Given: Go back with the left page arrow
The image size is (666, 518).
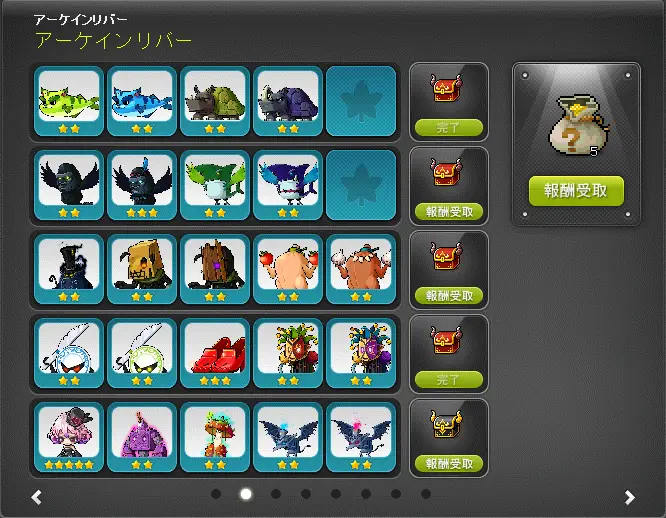Looking at the screenshot, I should [x=36, y=497].
